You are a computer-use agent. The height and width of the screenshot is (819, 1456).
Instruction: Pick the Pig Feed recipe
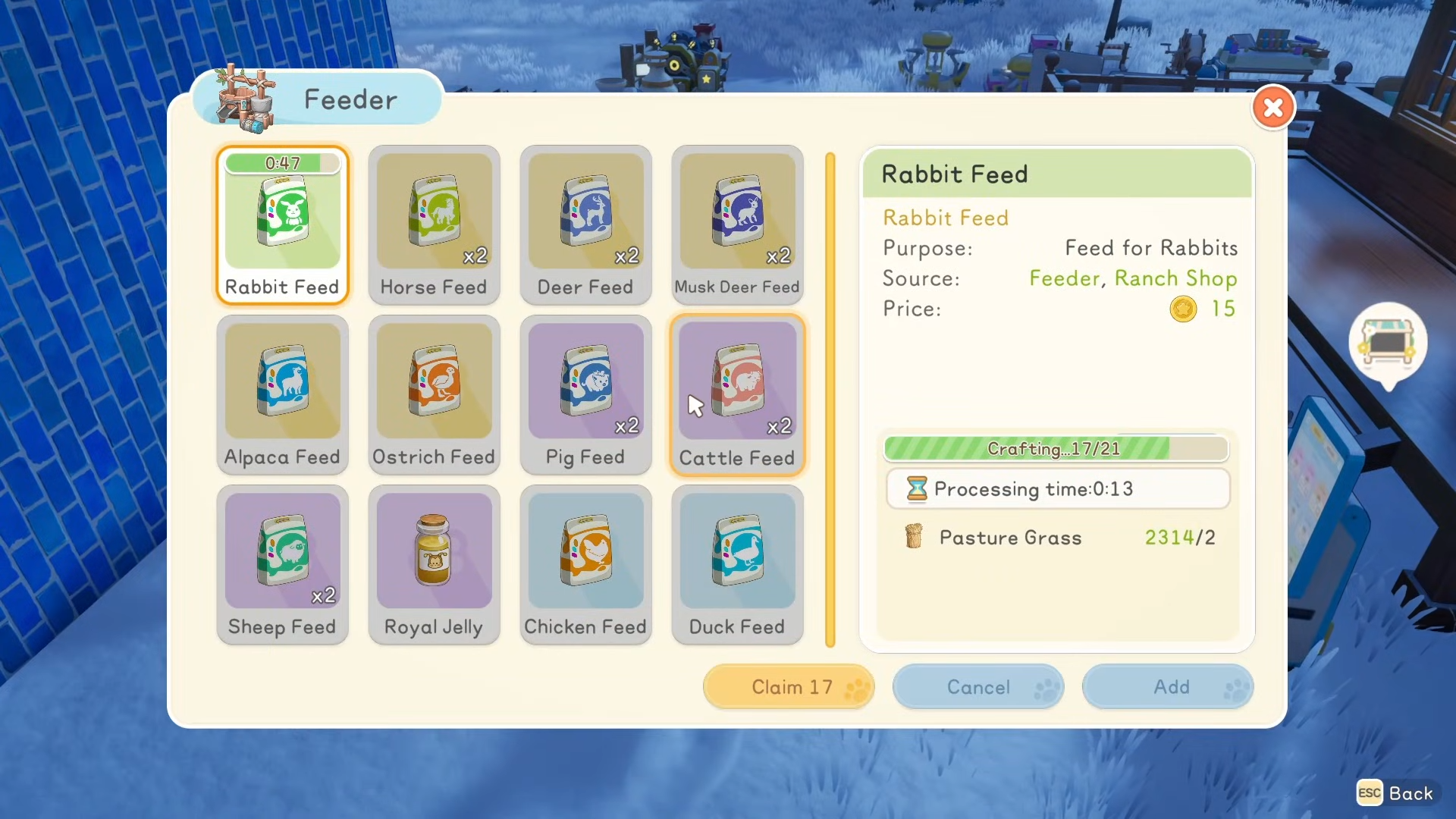tap(585, 394)
